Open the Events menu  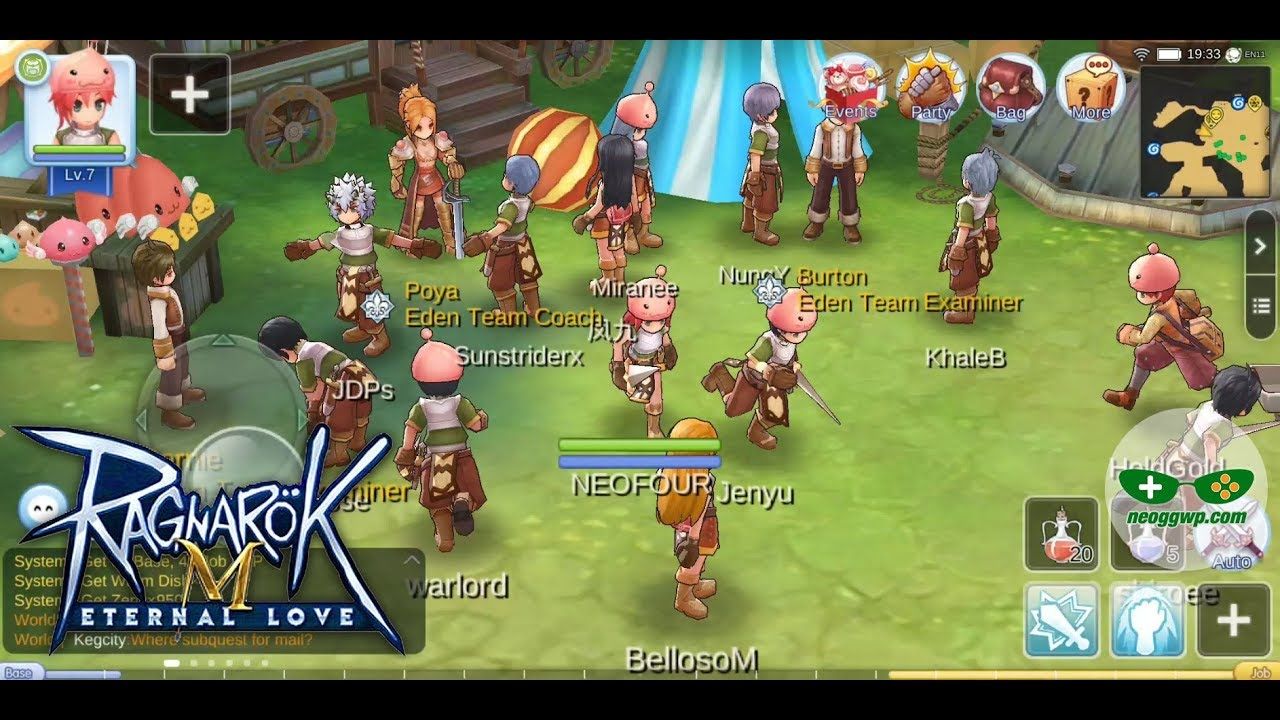tap(851, 87)
